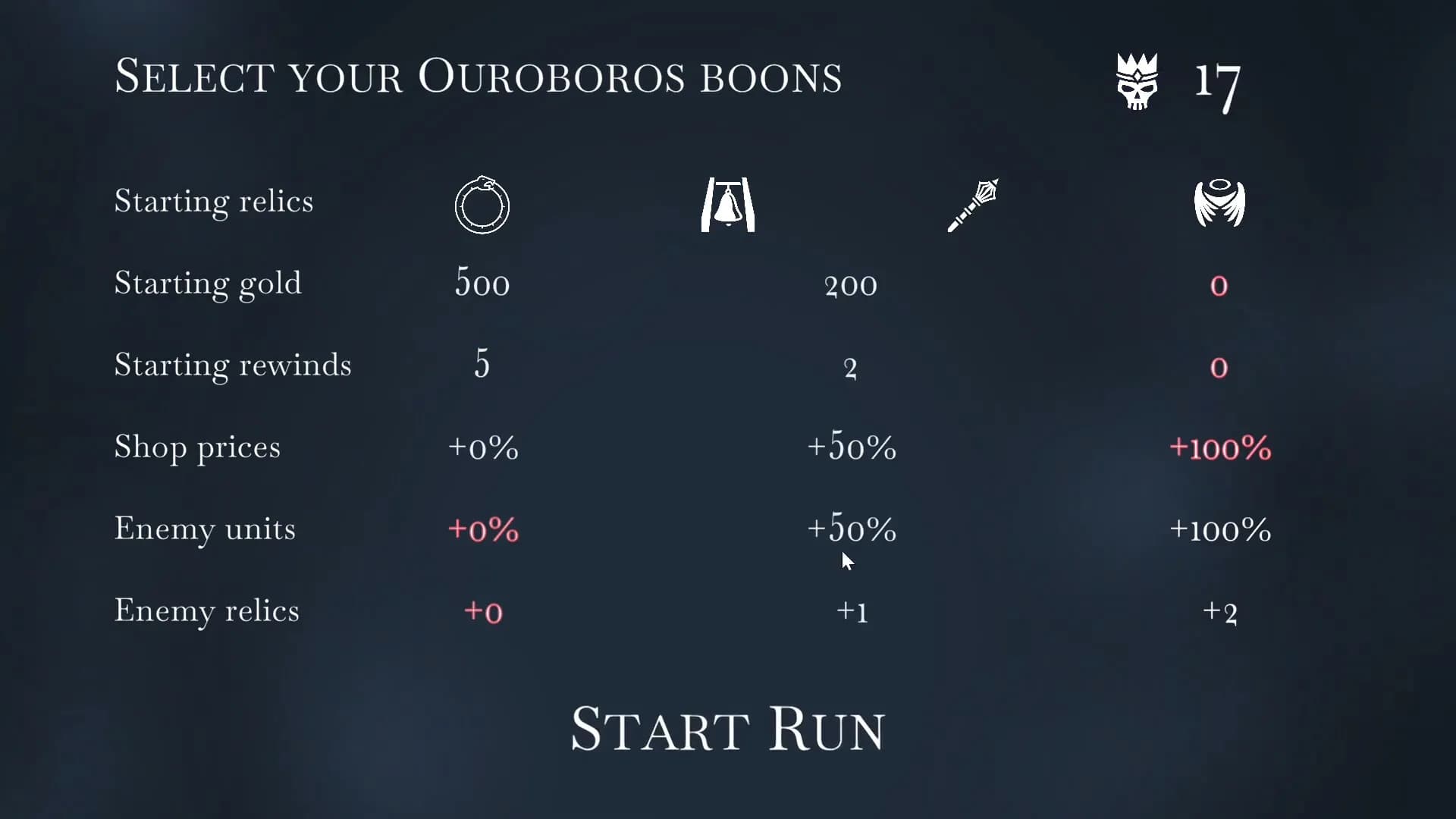Select +0% shop prices
Image resolution: width=1456 pixels, height=819 pixels.
(x=483, y=449)
